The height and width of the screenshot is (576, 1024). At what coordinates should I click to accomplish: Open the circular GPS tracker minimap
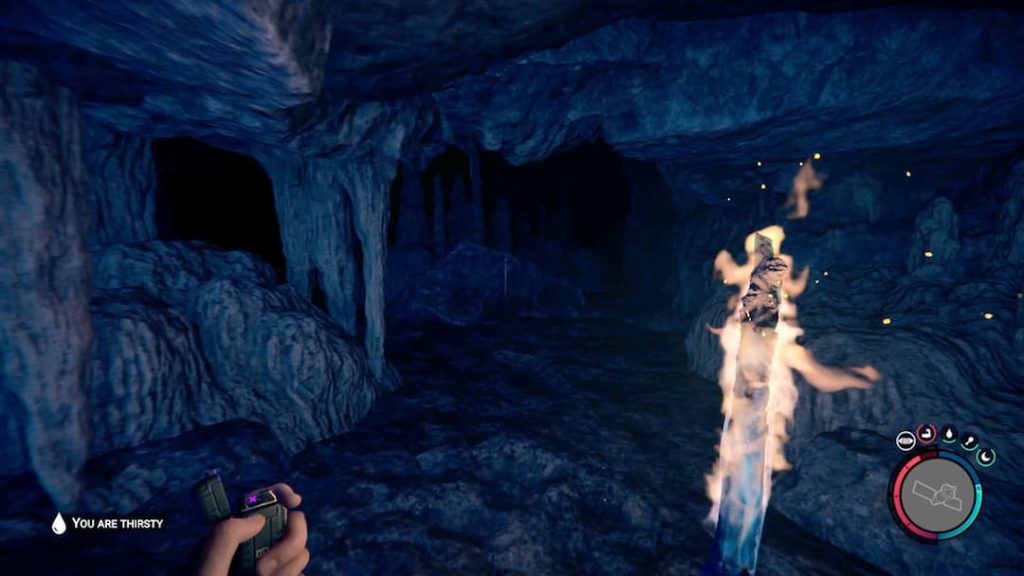coord(936,496)
